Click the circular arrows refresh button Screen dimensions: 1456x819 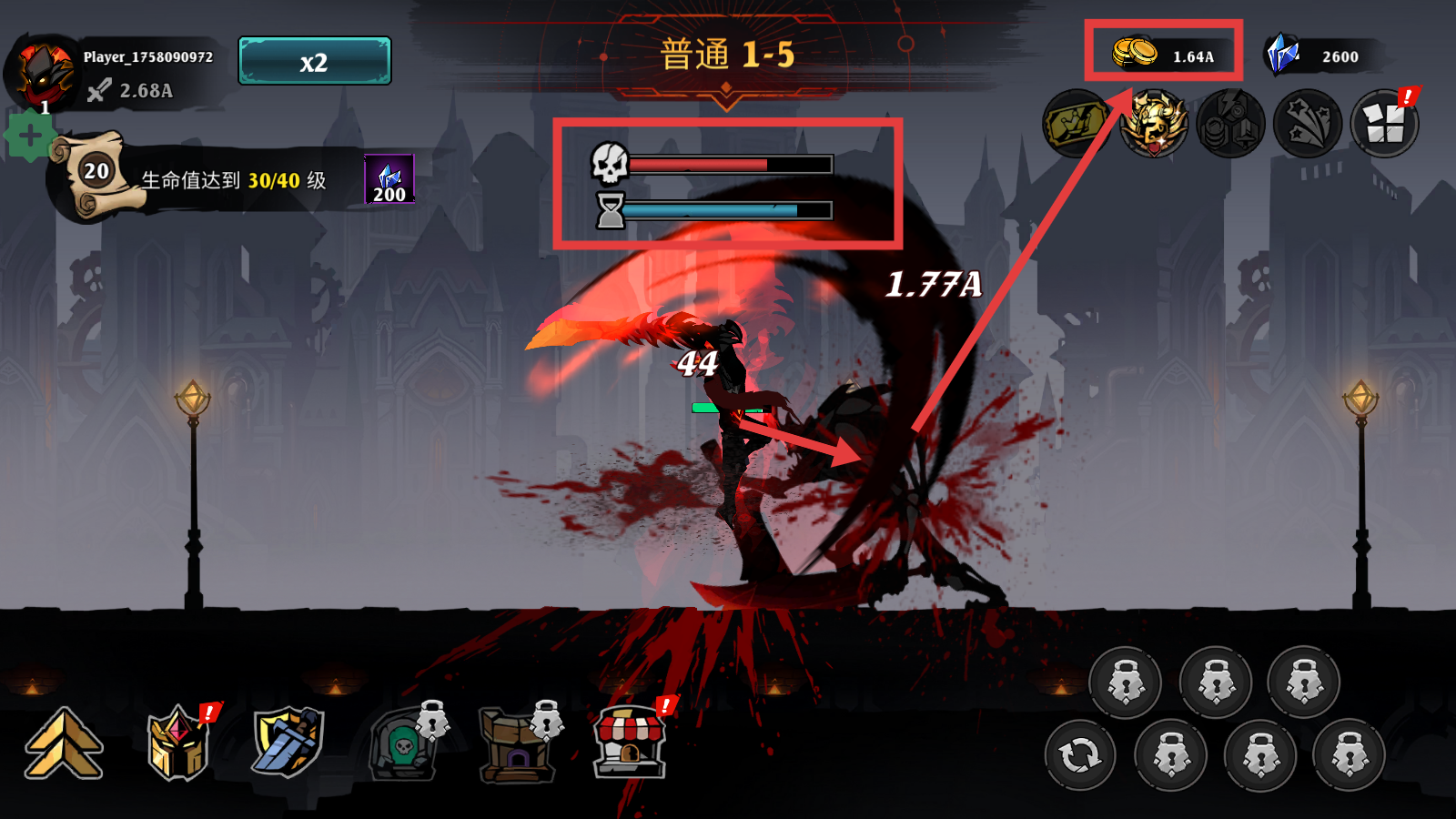point(1080,755)
